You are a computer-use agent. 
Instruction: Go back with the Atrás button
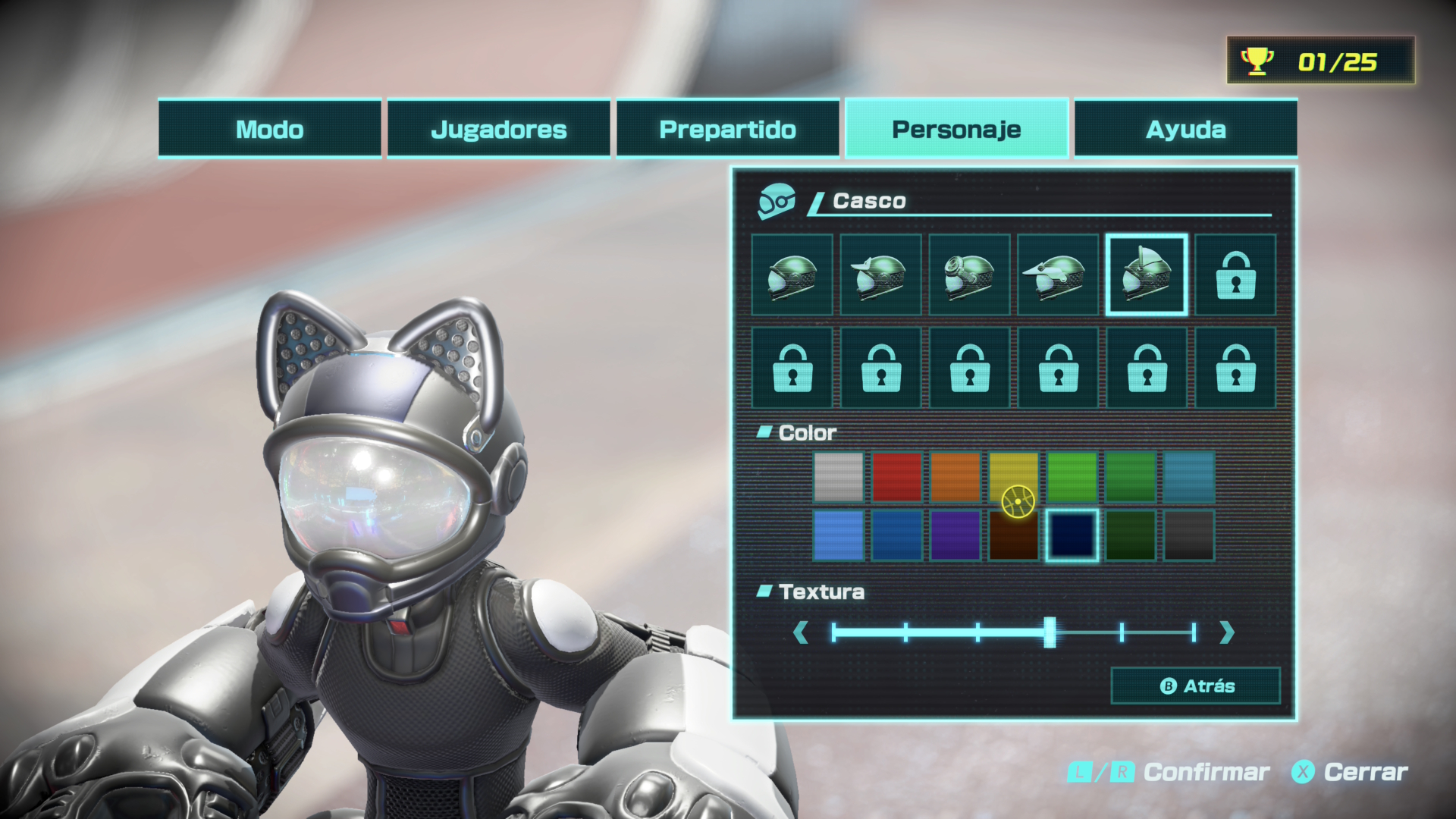pyautogui.click(x=1196, y=686)
